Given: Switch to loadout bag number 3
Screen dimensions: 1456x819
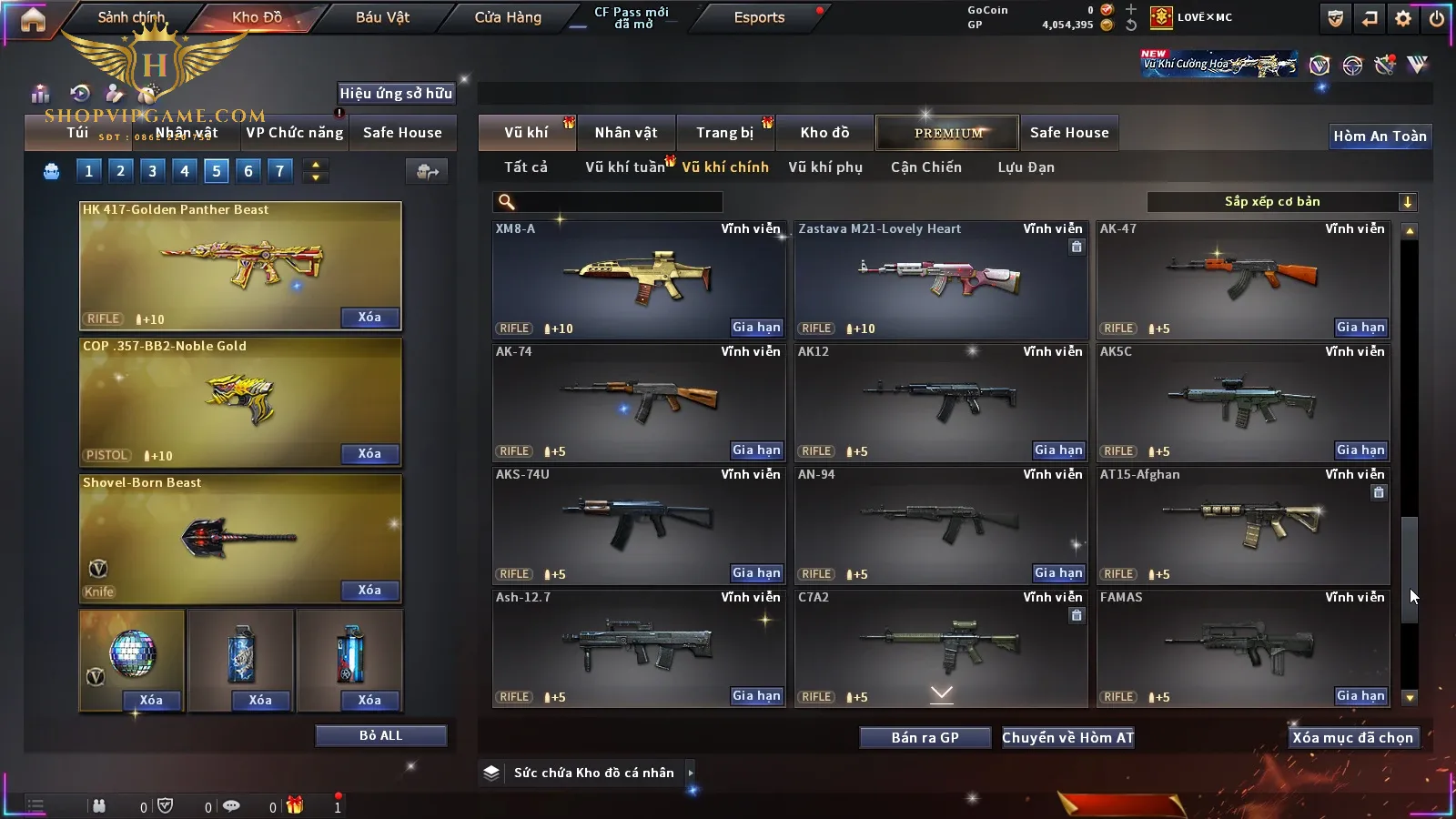Looking at the screenshot, I should tap(152, 170).
